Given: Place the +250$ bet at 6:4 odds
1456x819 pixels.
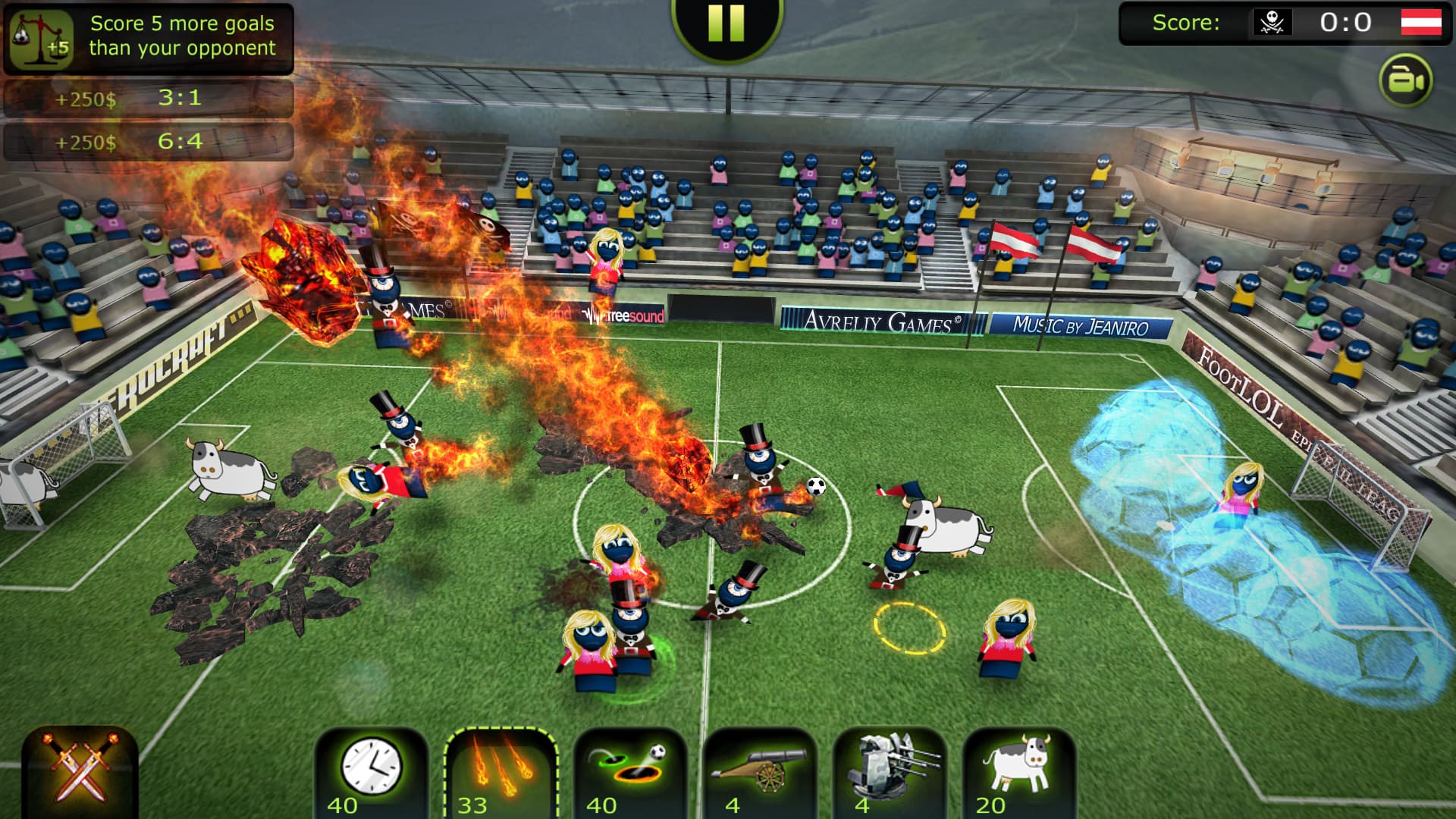Looking at the screenshot, I should tap(148, 140).
